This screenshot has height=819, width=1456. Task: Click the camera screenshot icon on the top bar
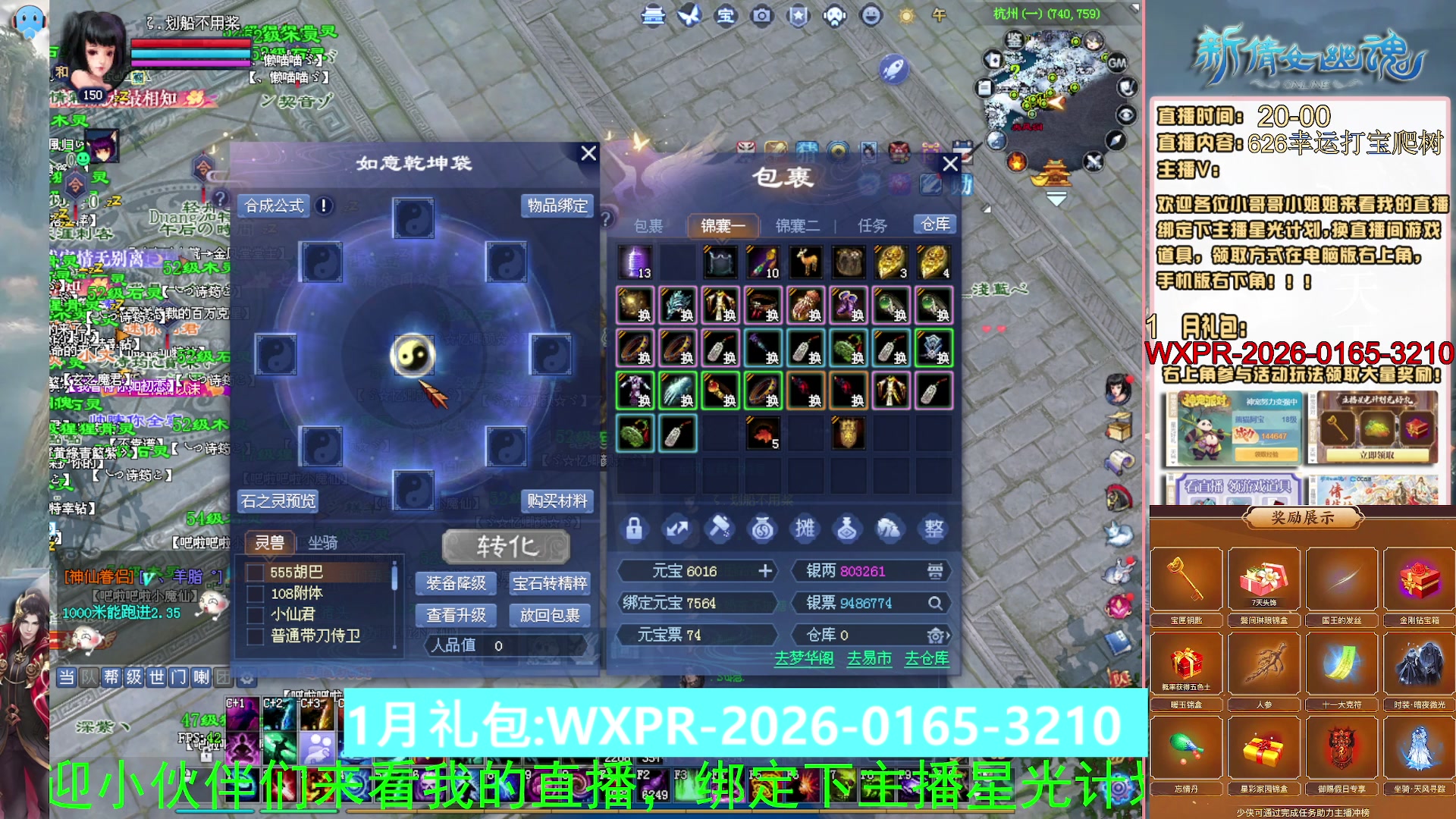[761, 15]
